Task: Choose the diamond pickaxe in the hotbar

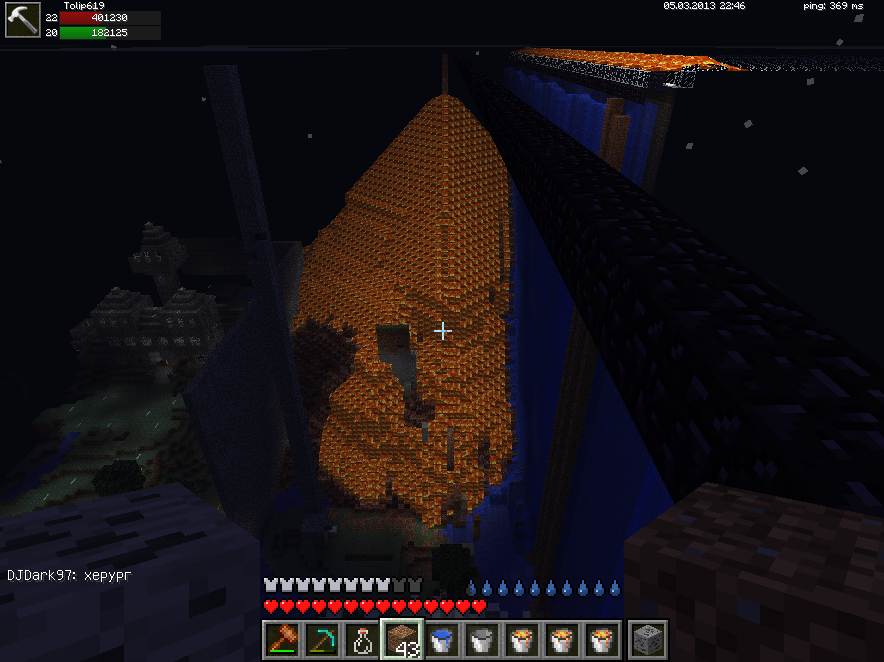Action: pos(321,639)
